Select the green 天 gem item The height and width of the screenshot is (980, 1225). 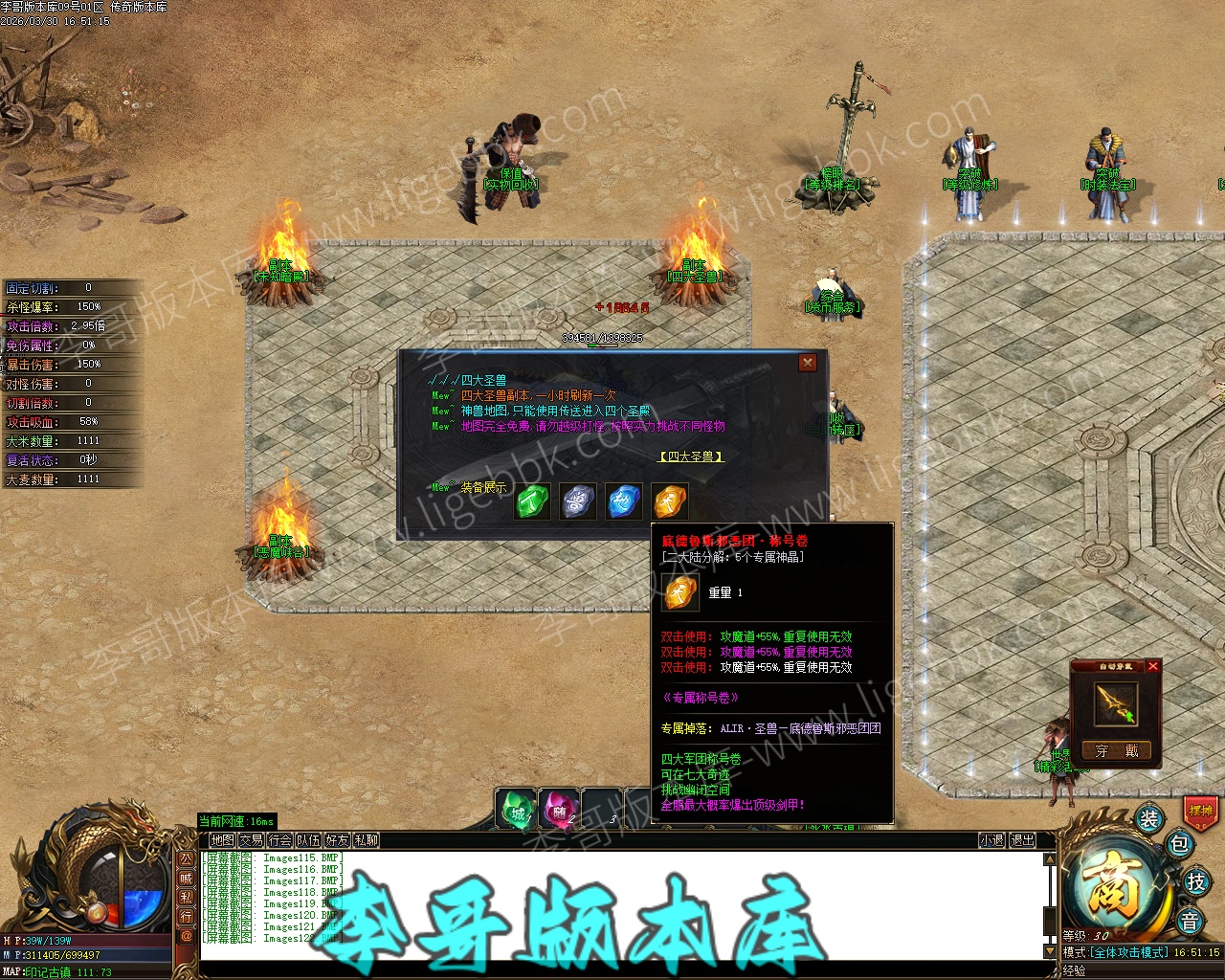532,501
